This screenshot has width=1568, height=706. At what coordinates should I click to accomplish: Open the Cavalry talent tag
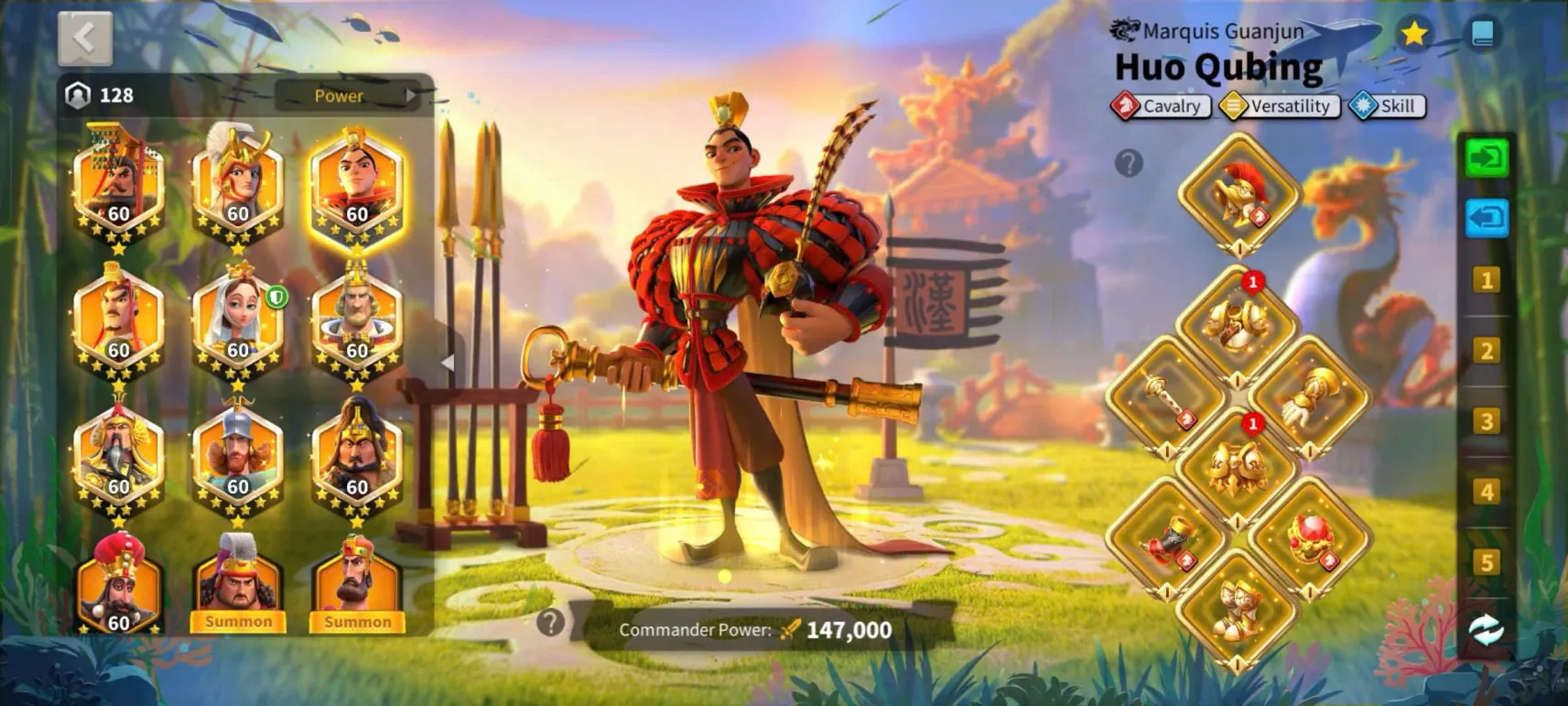click(1162, 106)
